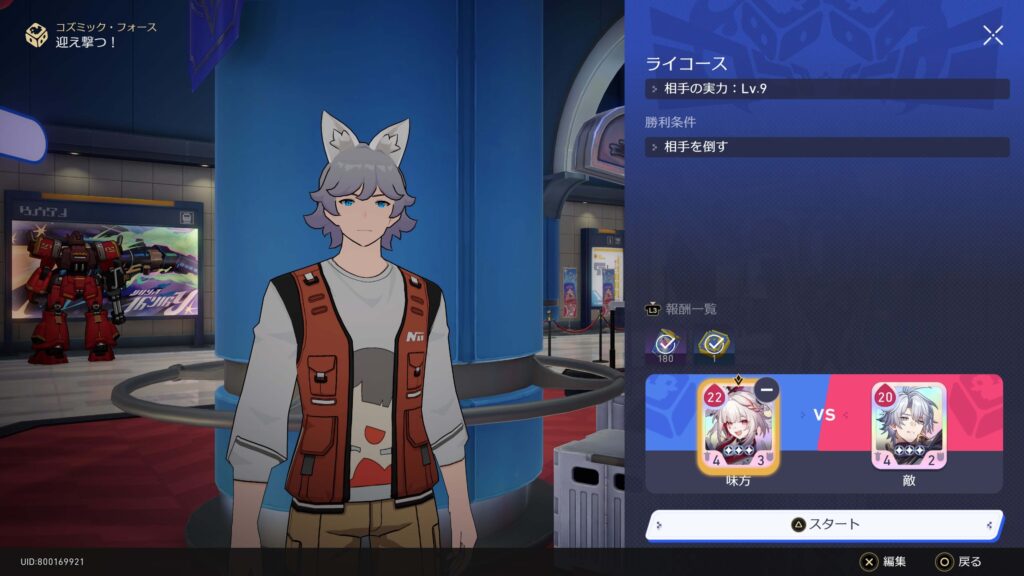Viewport: 1024px width, 576px height.
Task: Remove ally card with the minus button
Action: pos(767,391)
